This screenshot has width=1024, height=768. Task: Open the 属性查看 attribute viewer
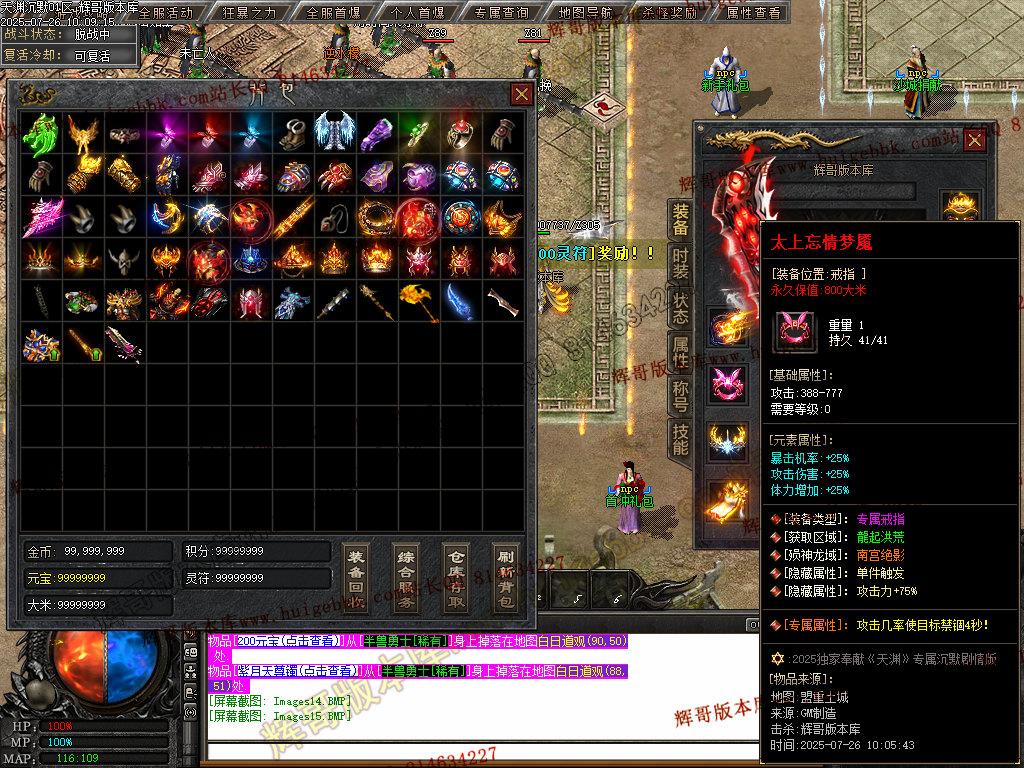[x=753, y=13]
